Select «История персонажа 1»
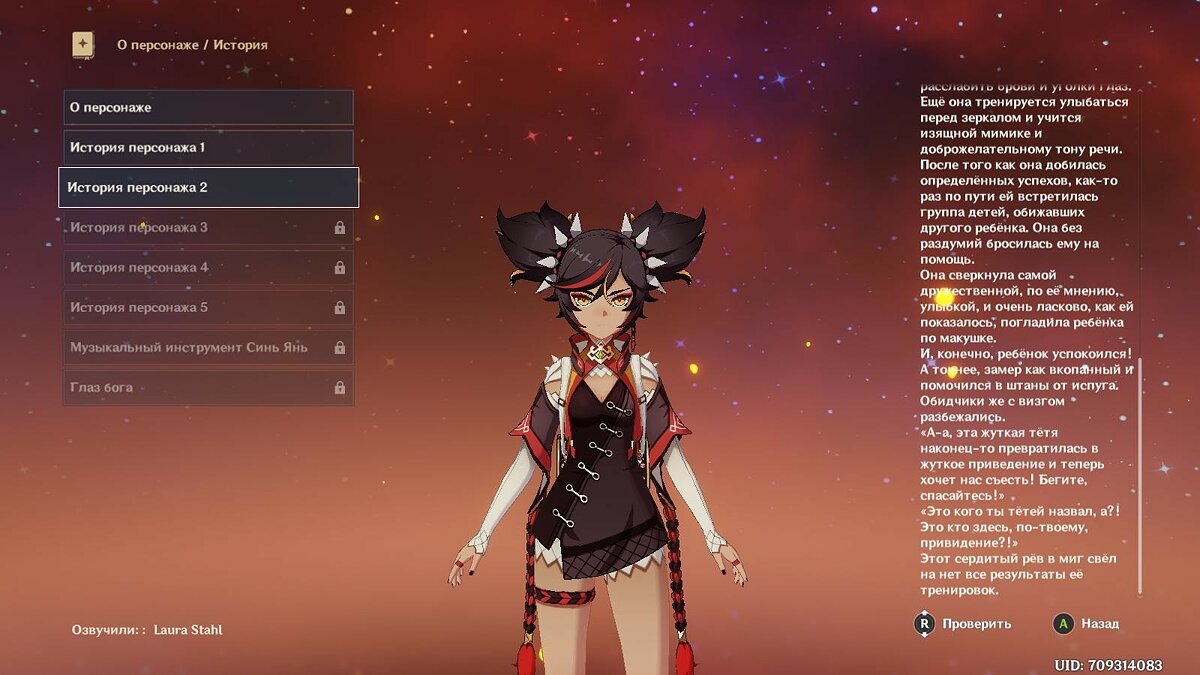 point(208,147)
